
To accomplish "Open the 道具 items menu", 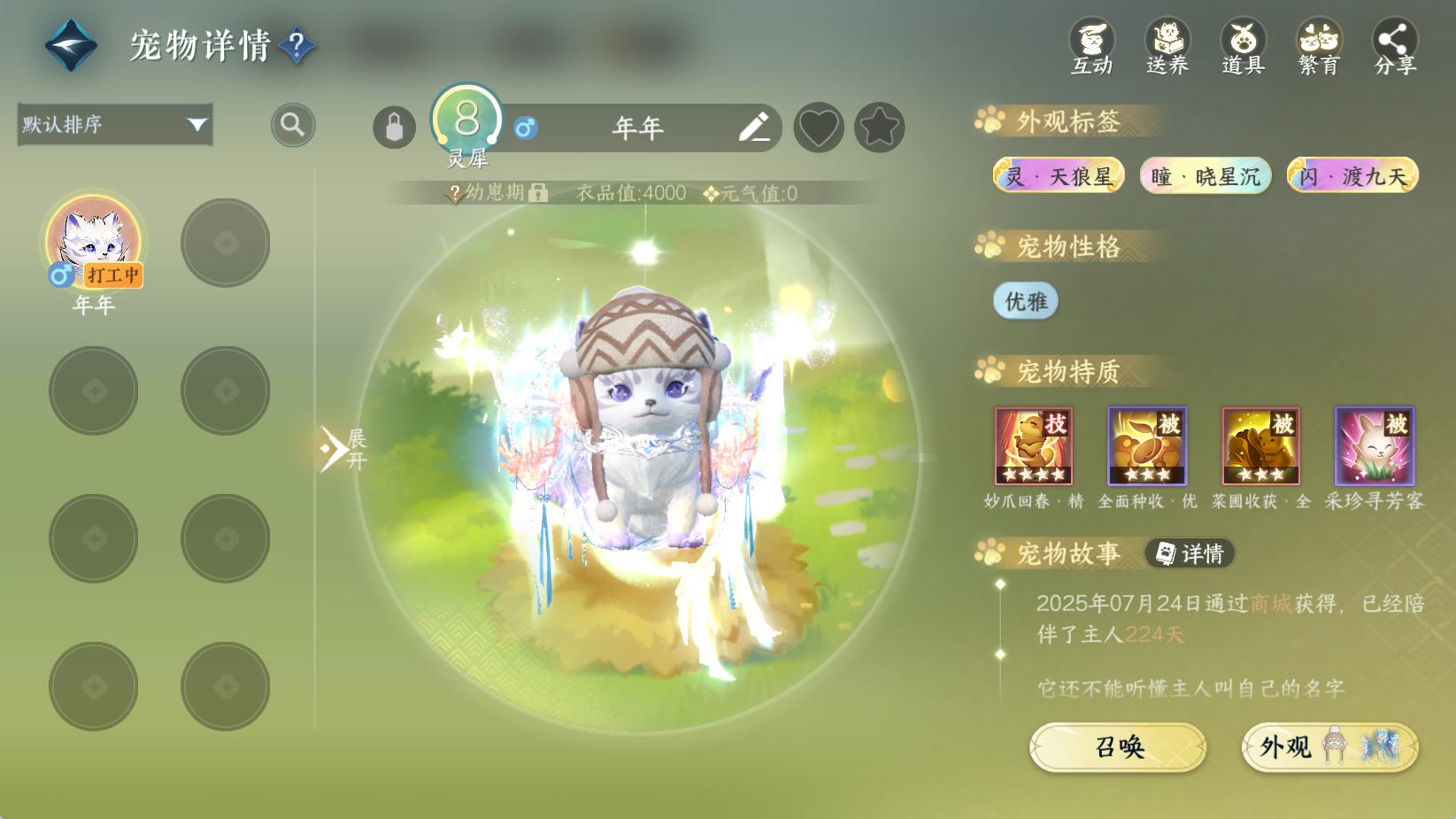I will 1243,47.
